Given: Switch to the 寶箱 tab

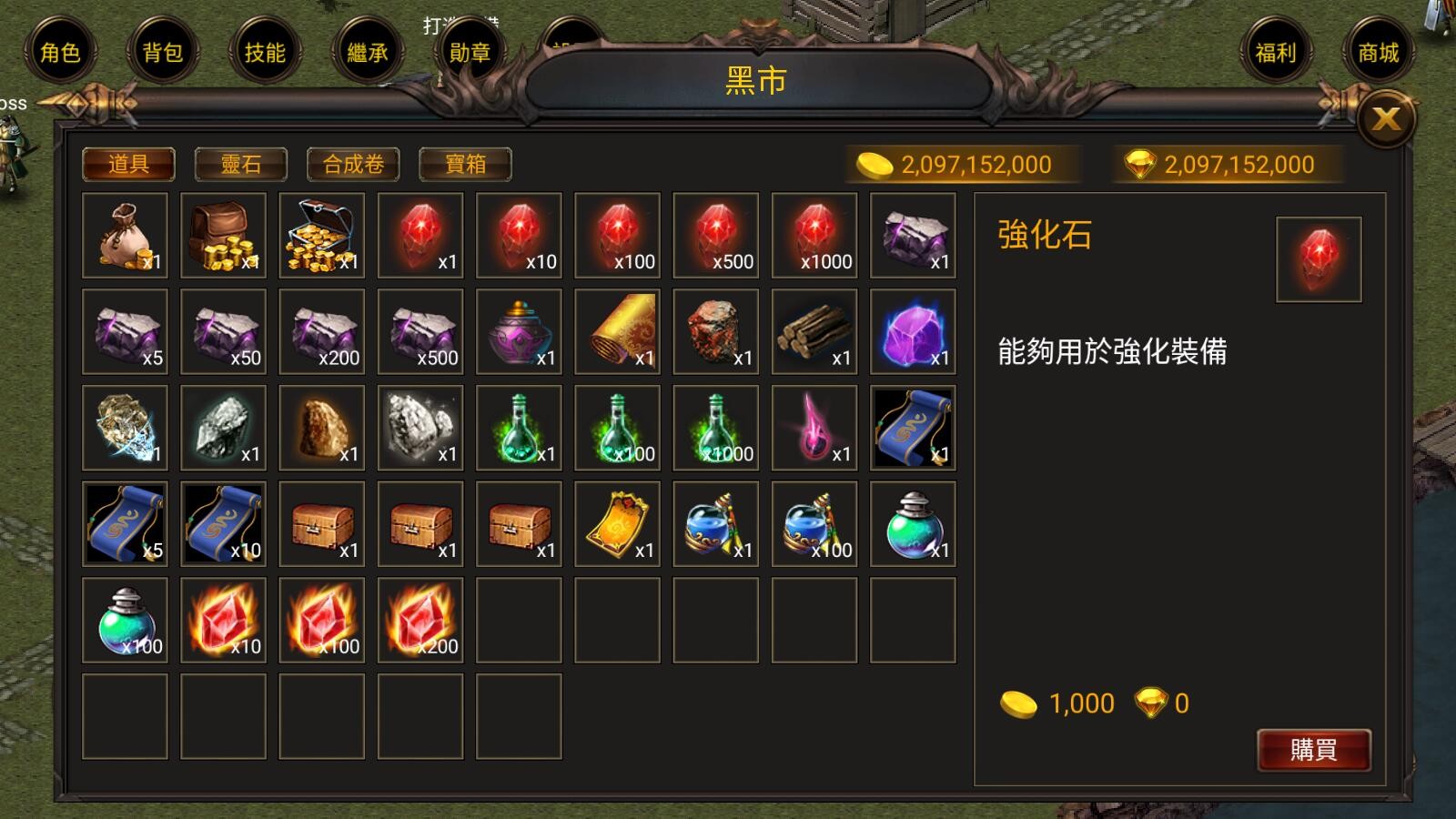Looking at the screenshot, I should (464, 164).
